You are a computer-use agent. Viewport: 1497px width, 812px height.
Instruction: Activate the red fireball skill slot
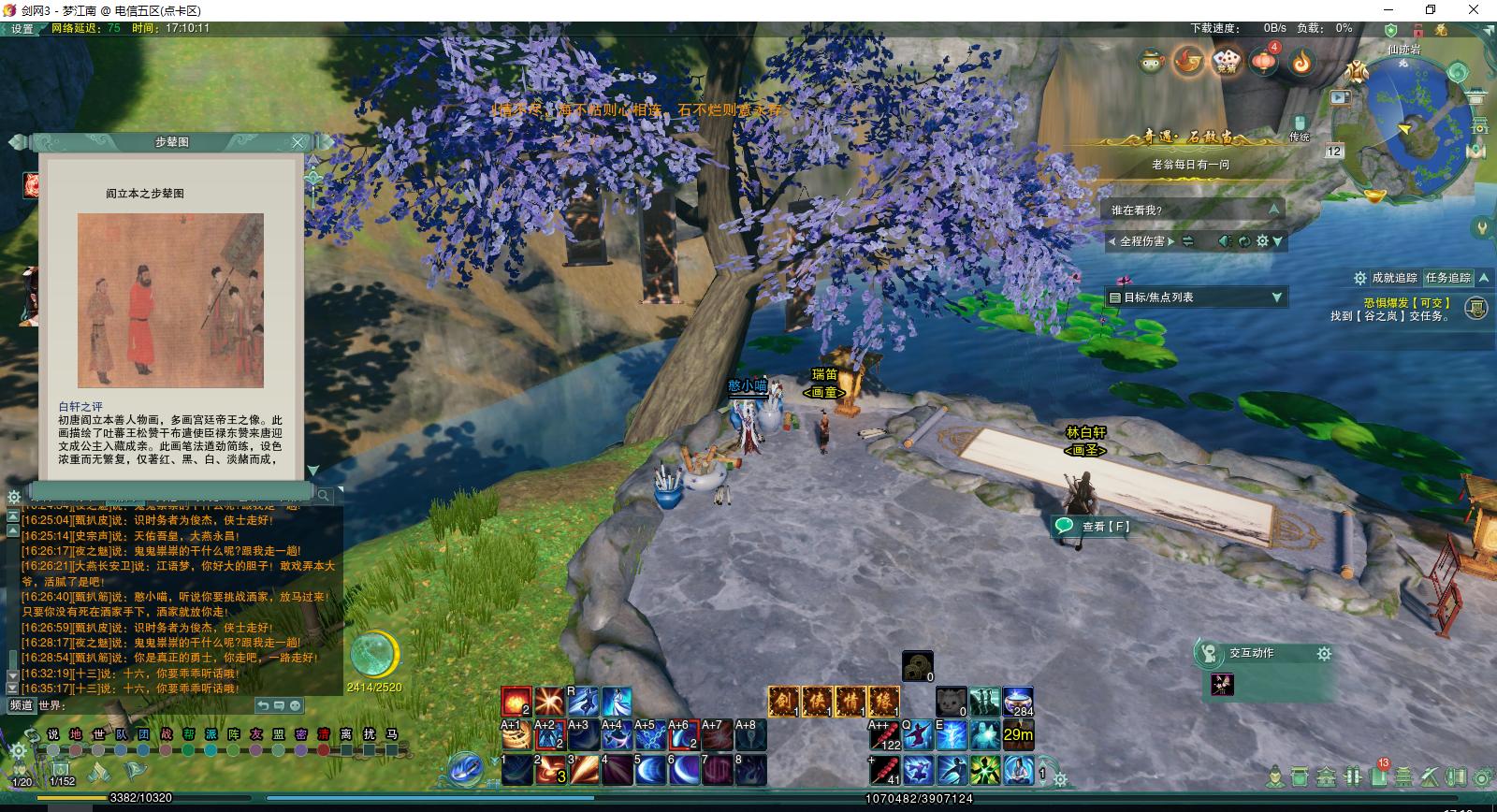(x=516, y=701)
